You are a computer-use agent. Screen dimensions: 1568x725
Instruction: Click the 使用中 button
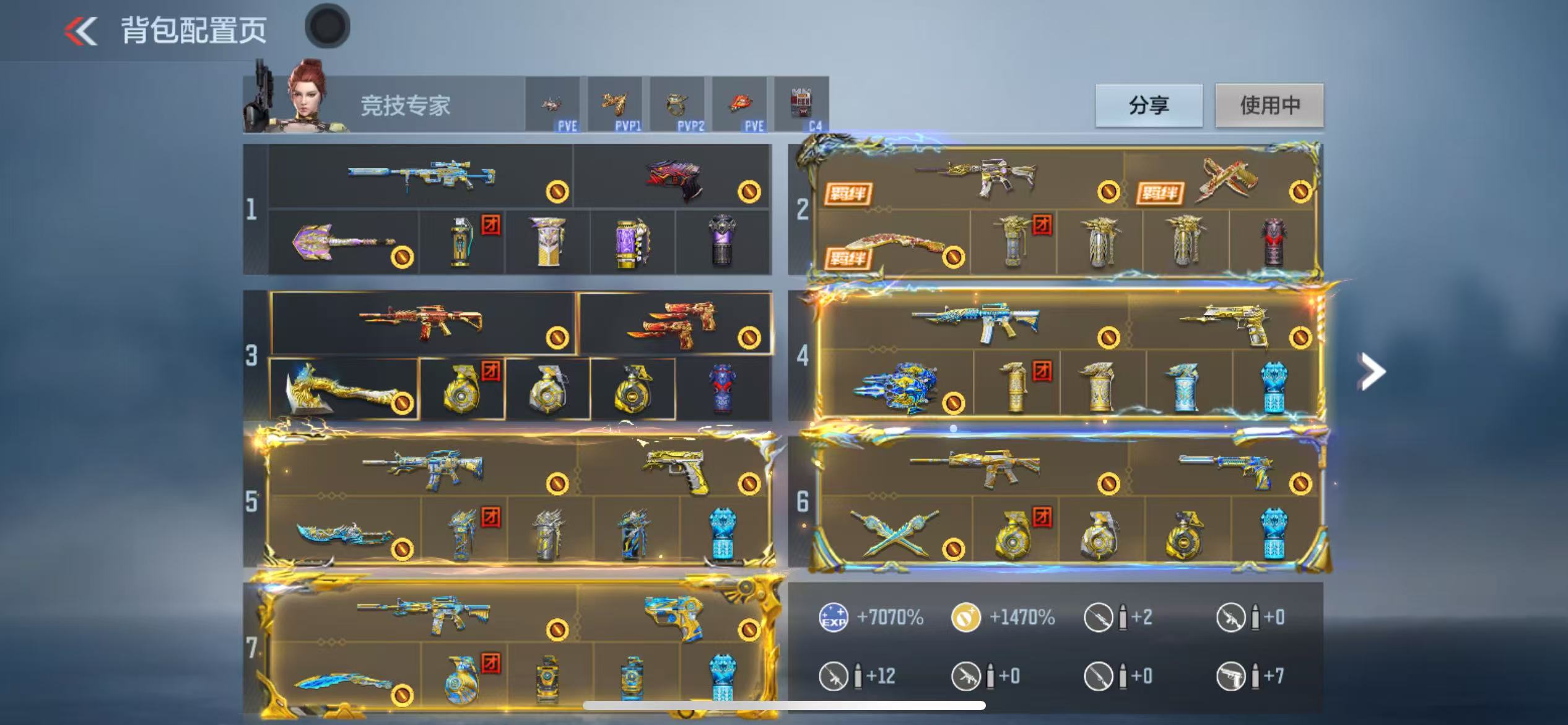coord(1270,105)
